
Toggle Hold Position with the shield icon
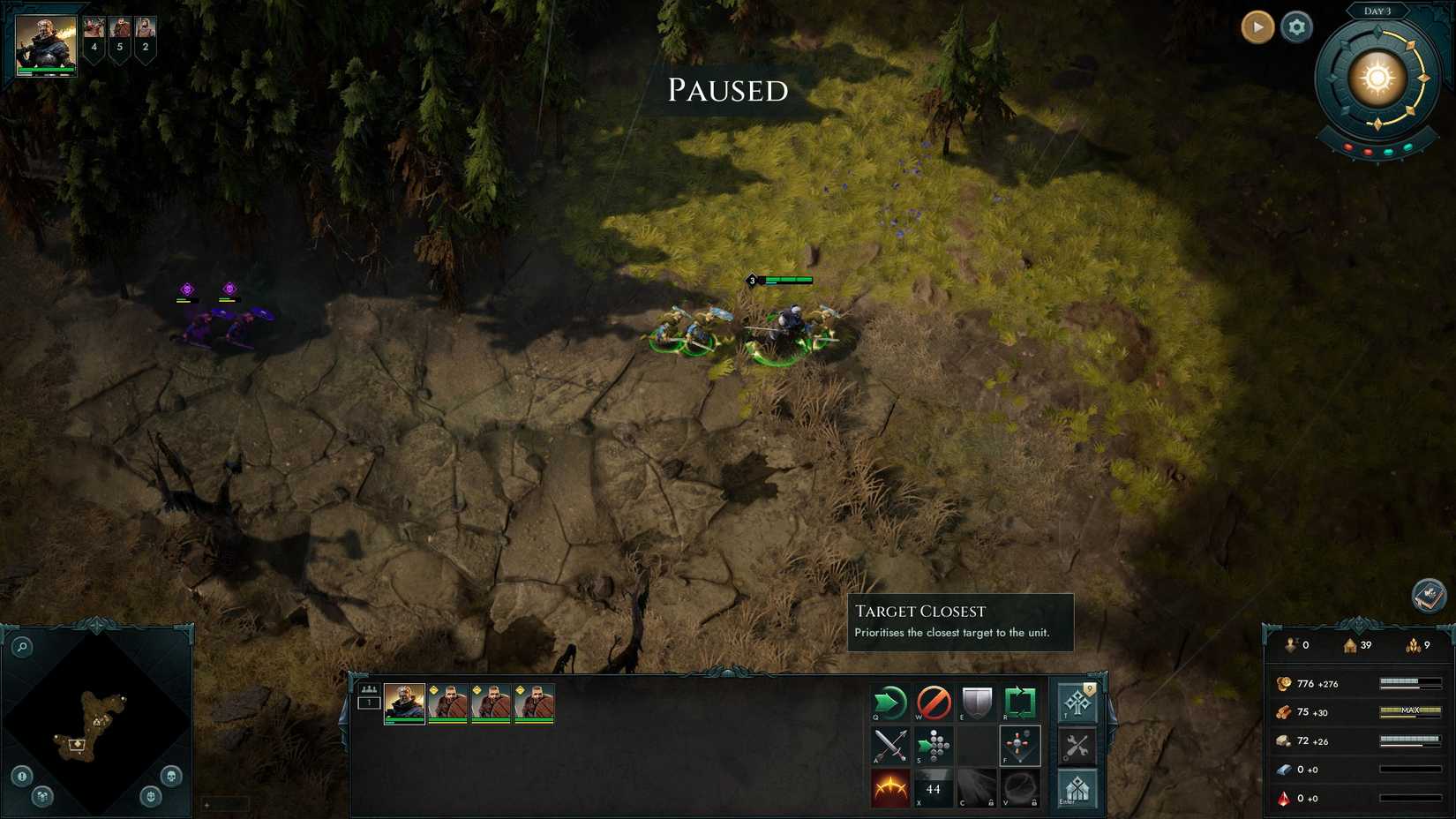click(x=978, y=702)
